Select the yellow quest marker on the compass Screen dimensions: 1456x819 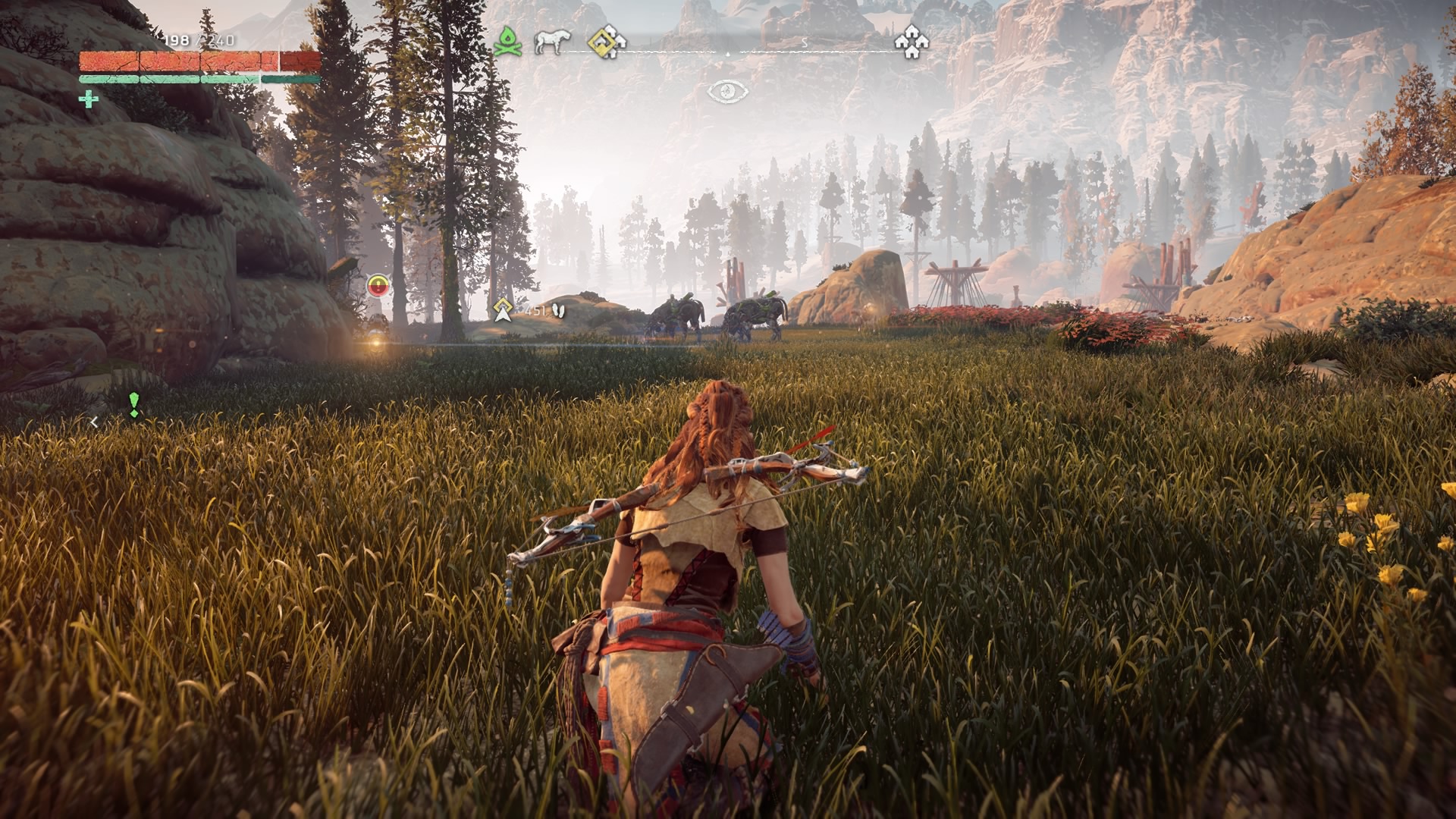[607, 42]
